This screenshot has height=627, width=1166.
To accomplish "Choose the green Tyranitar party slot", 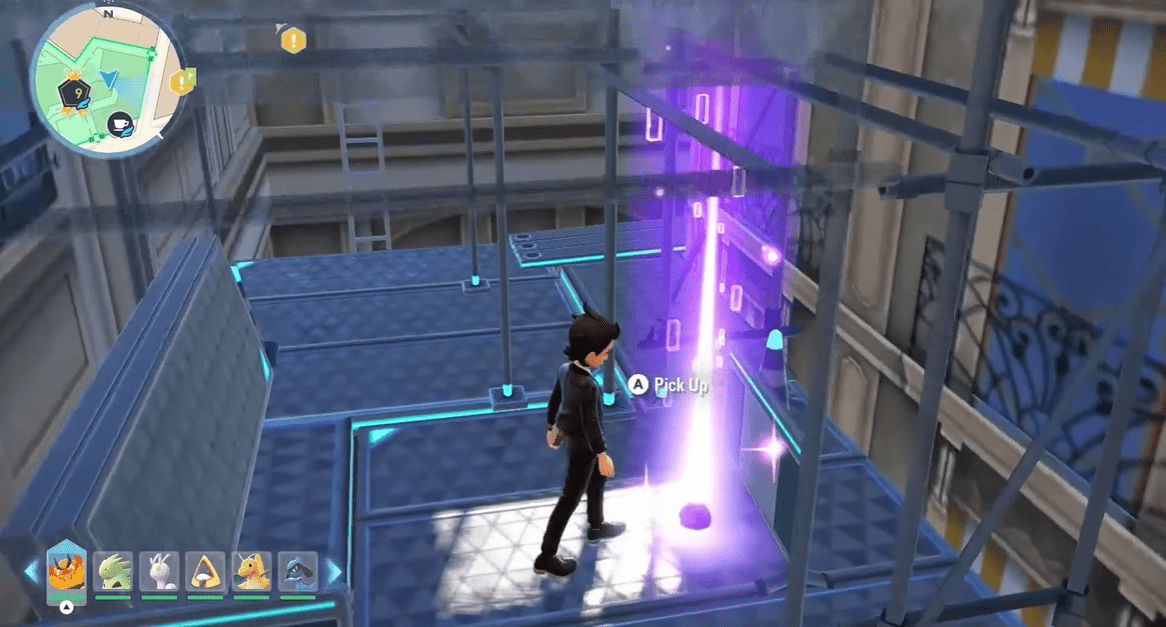I will (113, 571).
